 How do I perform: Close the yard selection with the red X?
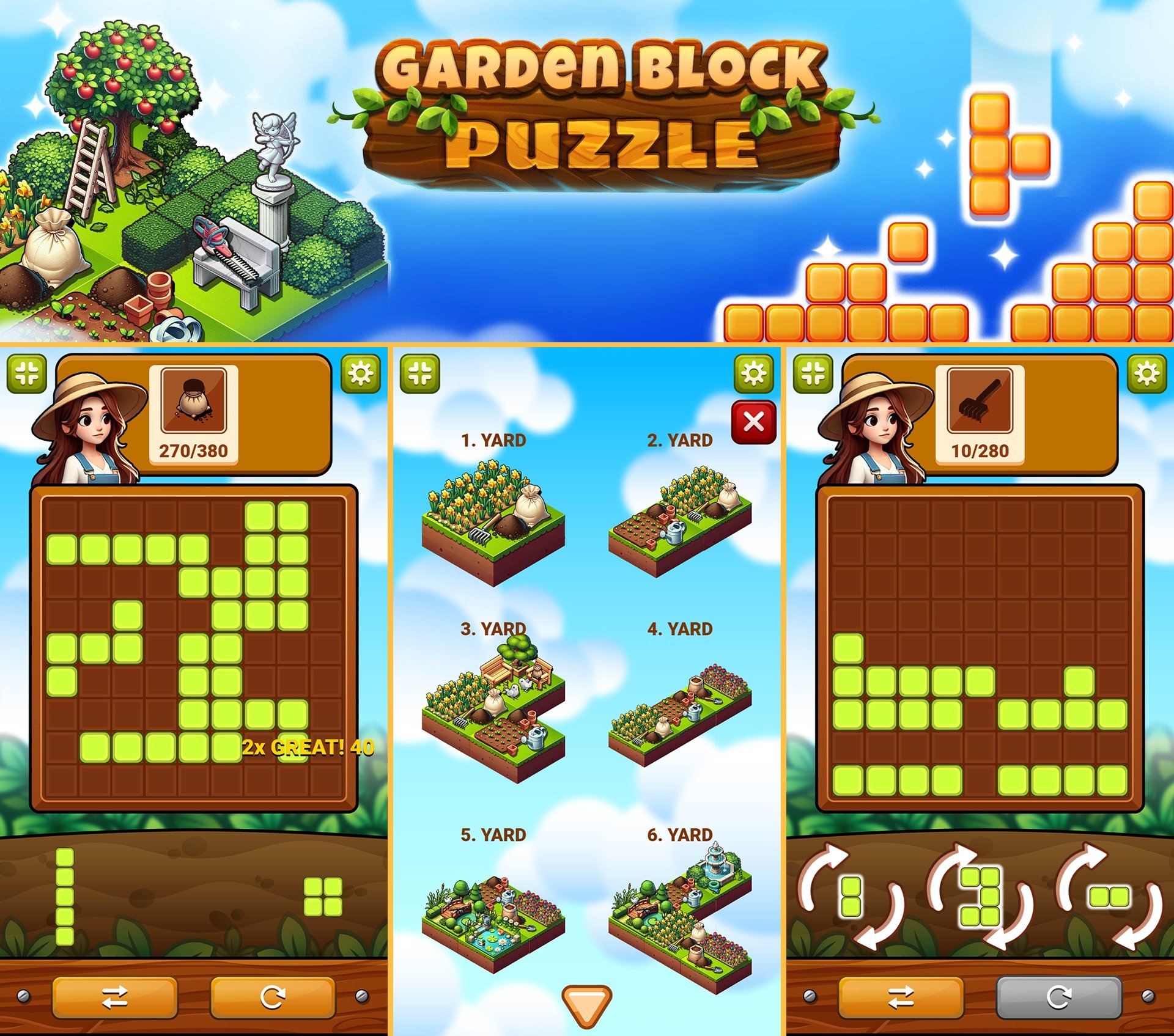(753, 422)
